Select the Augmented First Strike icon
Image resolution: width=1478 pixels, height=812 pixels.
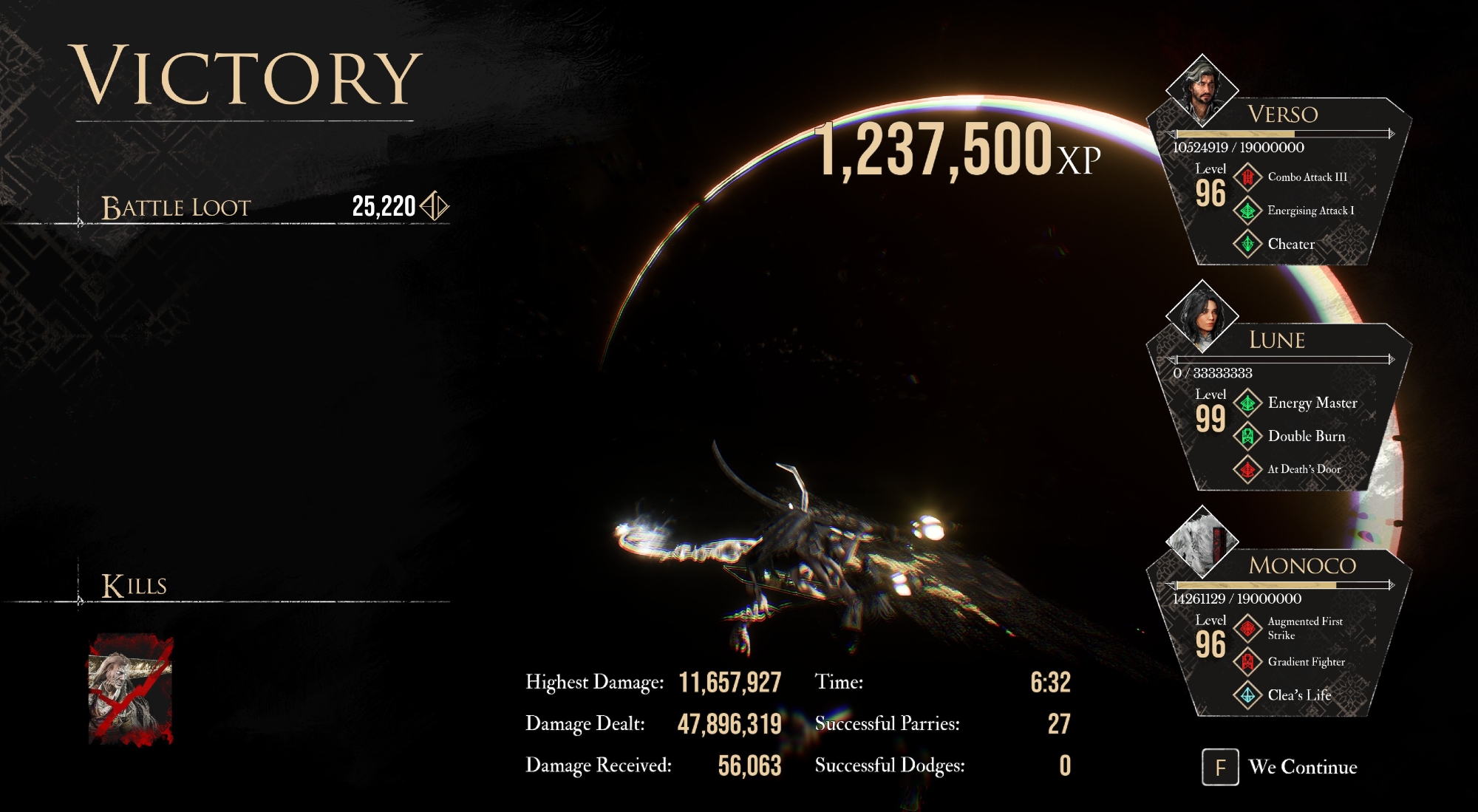click(1247, 628)
